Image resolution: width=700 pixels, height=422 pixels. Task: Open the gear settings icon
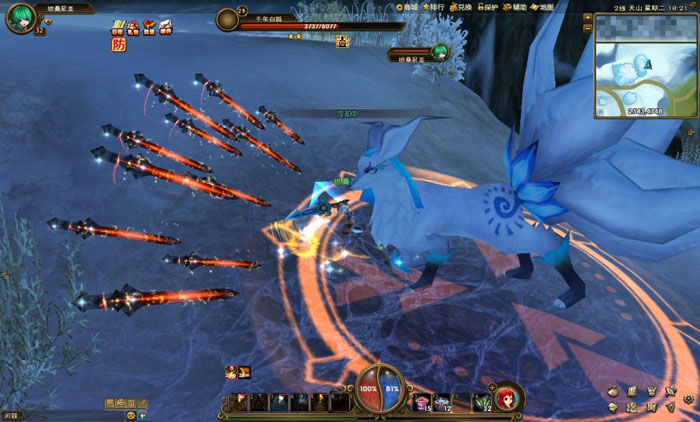pyautogui.click(x=689, y=398)
